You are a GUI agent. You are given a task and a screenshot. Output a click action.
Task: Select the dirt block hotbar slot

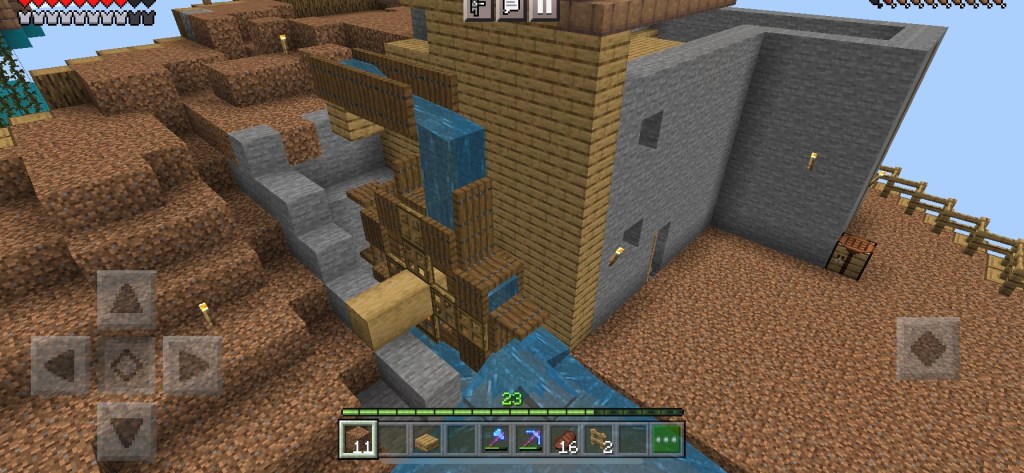358,439
